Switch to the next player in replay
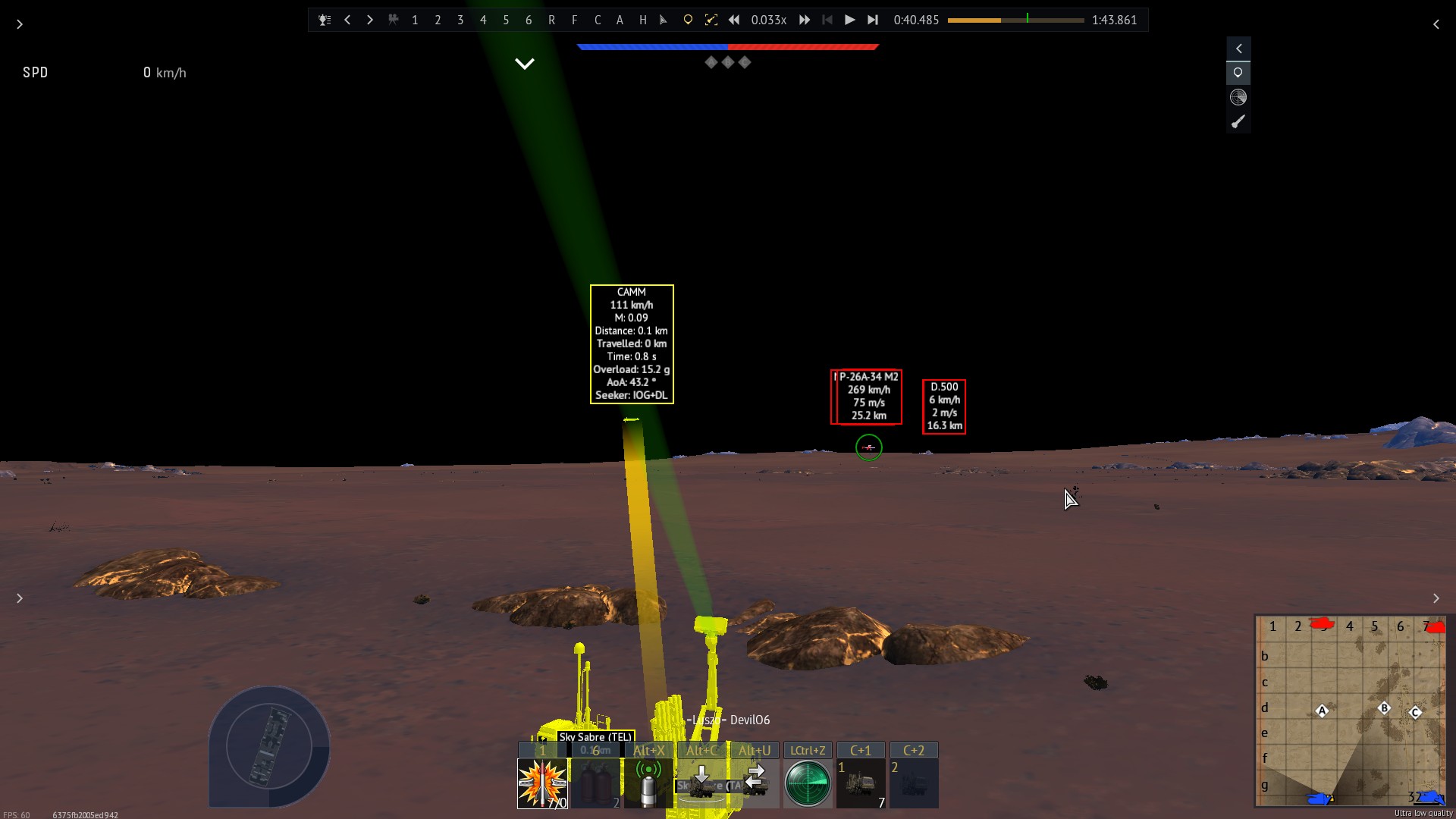 pyautogui.click(x=370, y=20)
